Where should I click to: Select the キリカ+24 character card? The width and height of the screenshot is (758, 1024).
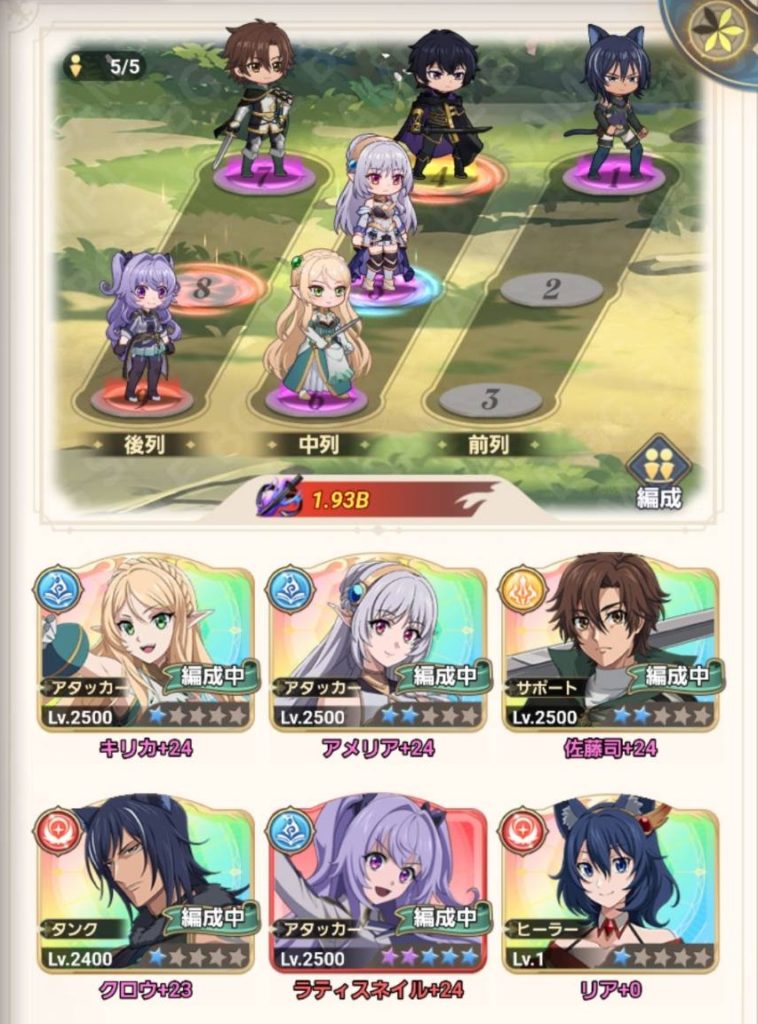pos(145,646)
